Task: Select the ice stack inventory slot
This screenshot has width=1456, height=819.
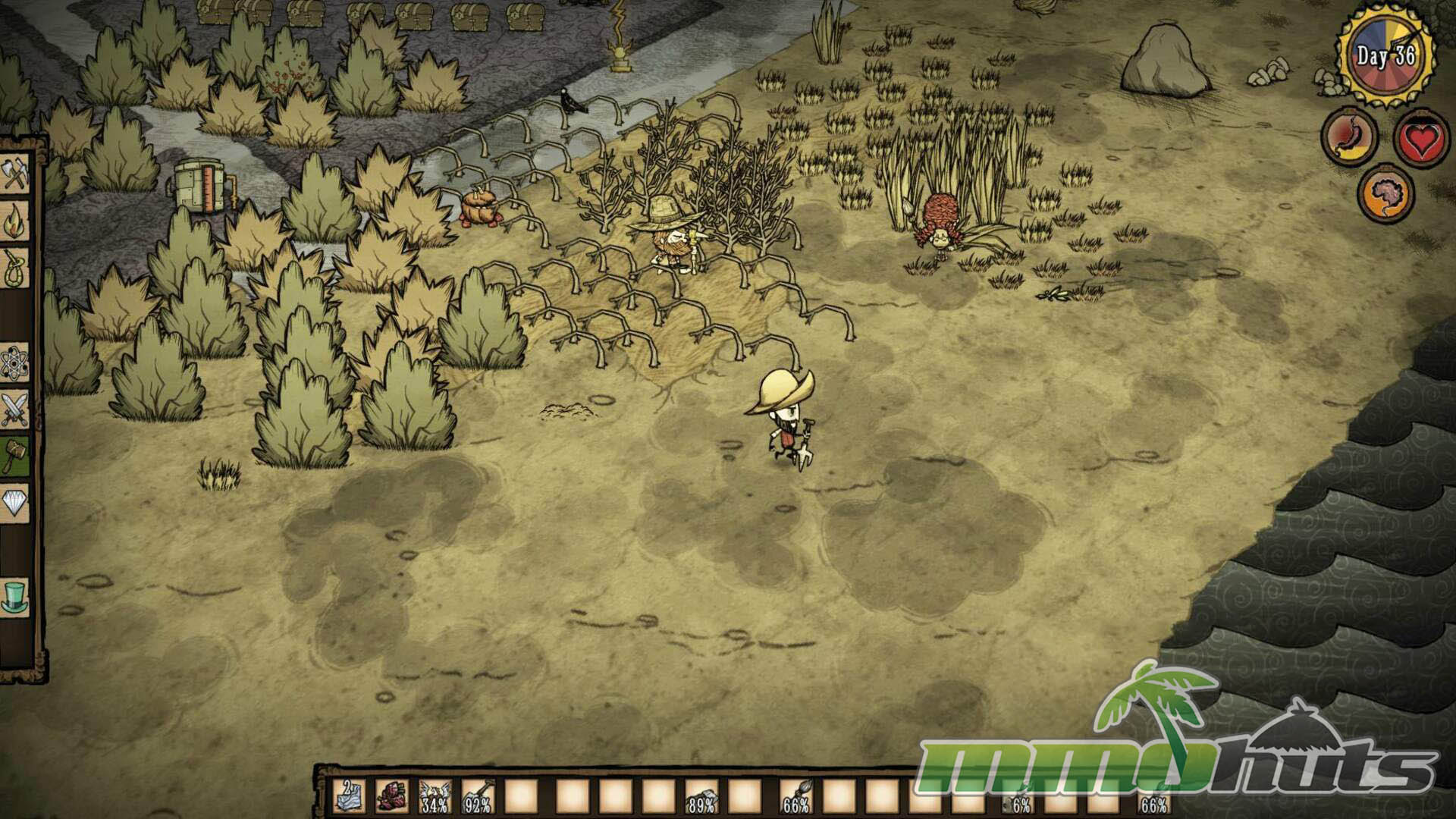Action: [x=348, y=796]
